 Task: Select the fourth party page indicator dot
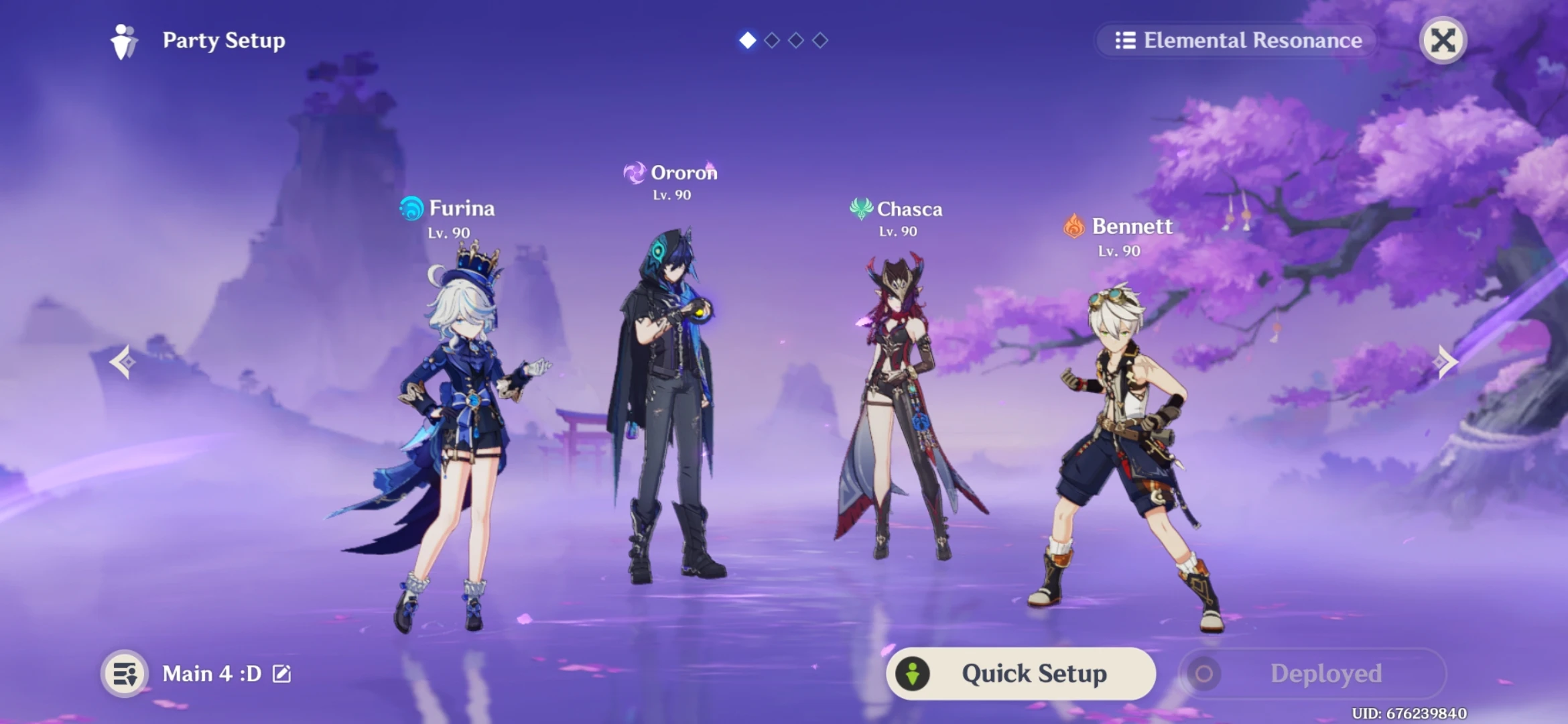pos(820,40)
